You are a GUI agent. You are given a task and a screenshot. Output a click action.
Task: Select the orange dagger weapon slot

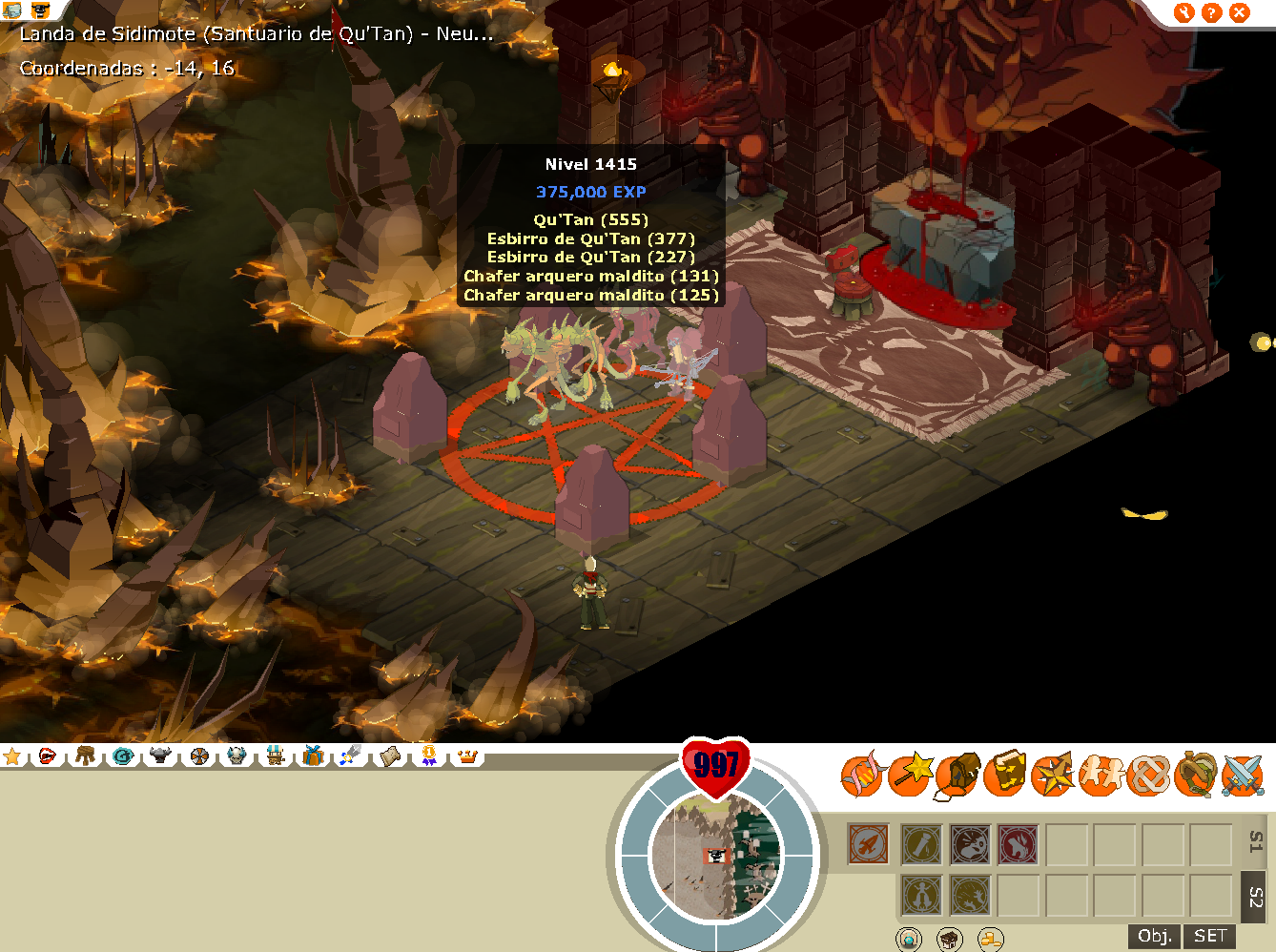868,844
